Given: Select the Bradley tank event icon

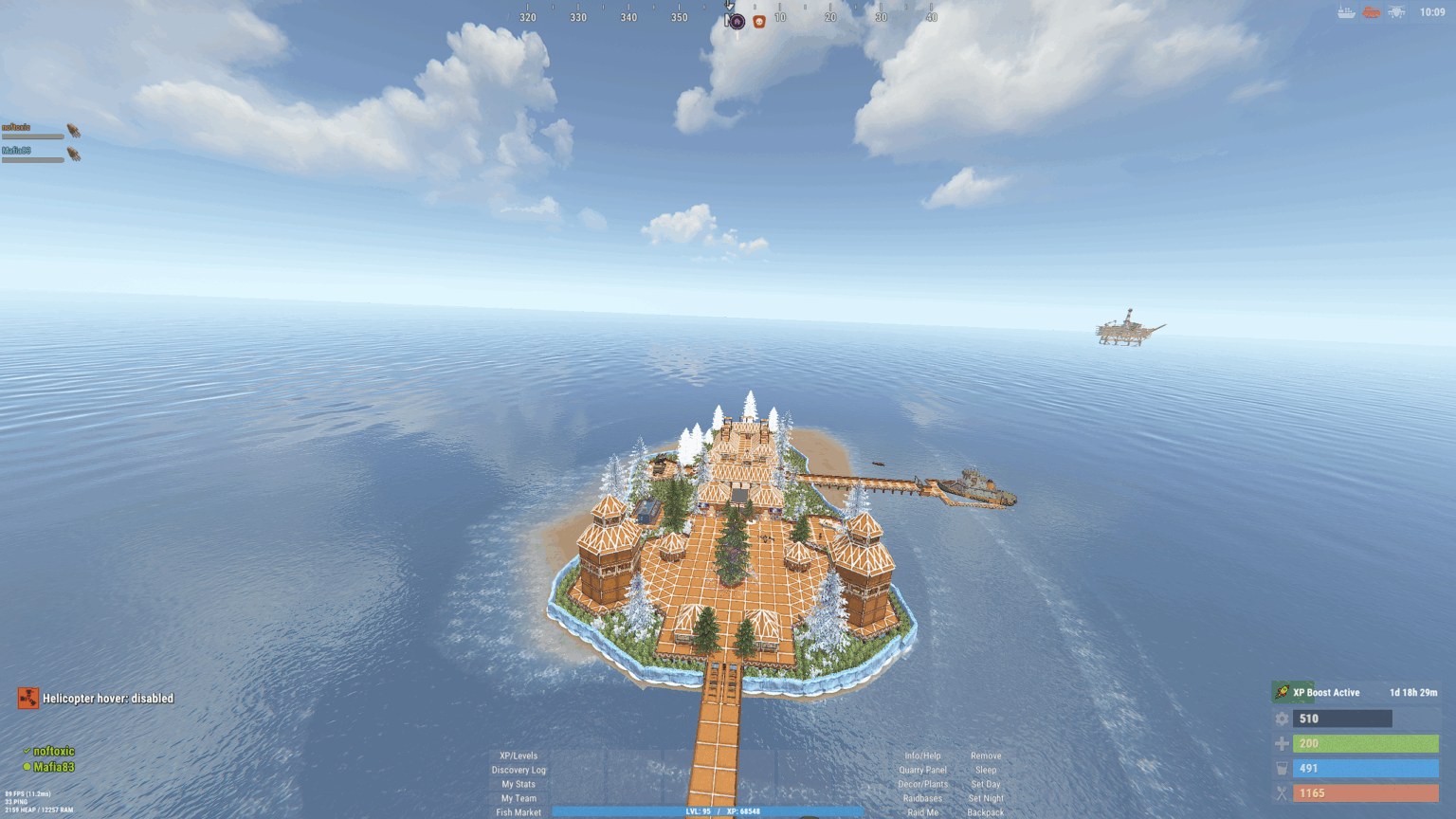Looking at the screenshot, I should 1372,13.
